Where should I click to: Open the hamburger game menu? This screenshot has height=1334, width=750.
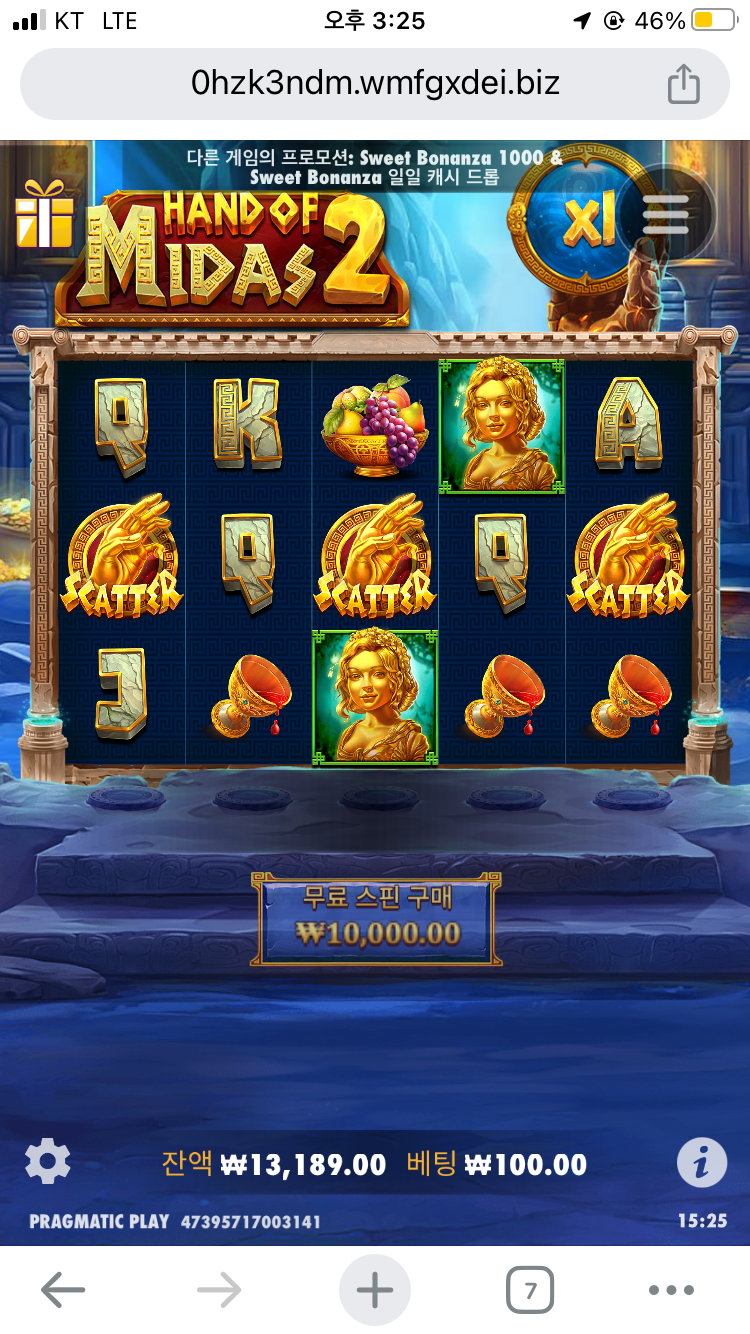click(666, 215)
